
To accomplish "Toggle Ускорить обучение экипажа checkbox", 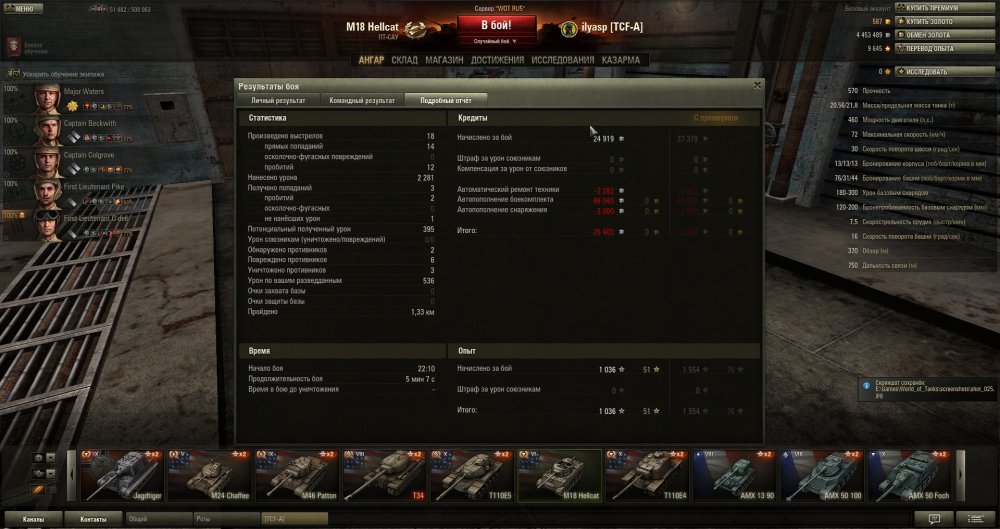I will (10, 74).
